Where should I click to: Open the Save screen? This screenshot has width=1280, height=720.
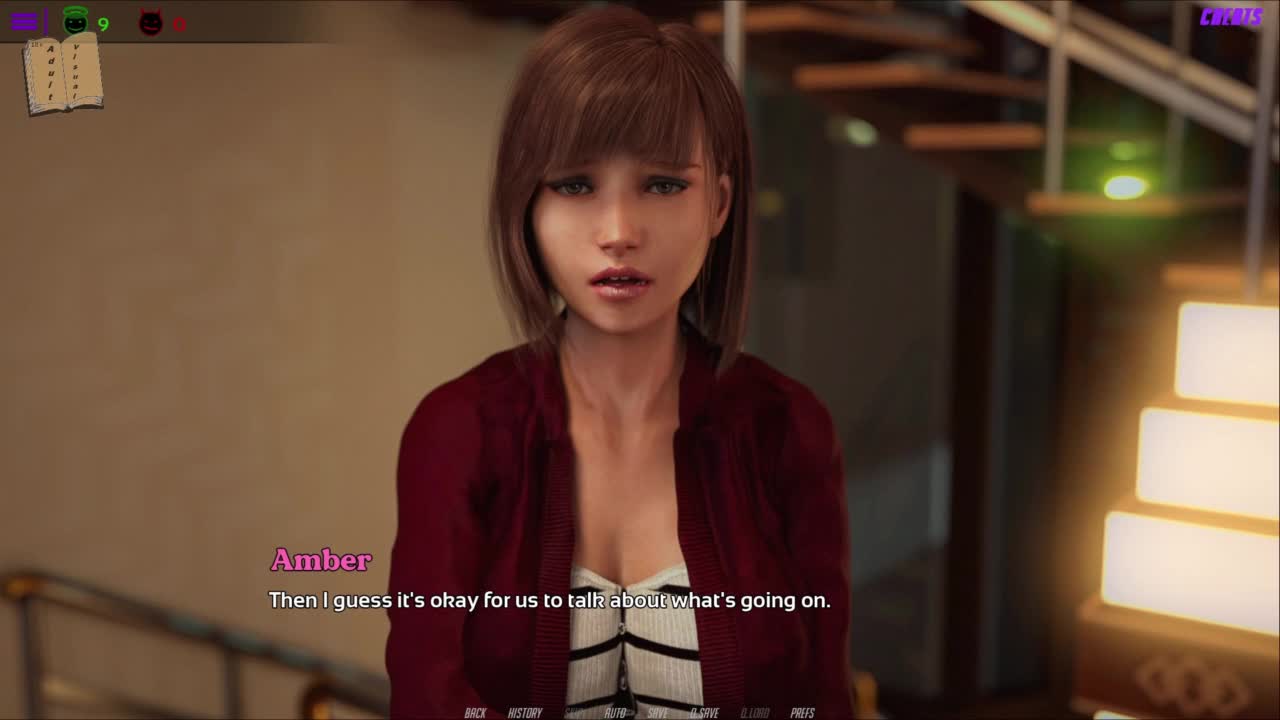pyautogui.click(x=657, y=712)
